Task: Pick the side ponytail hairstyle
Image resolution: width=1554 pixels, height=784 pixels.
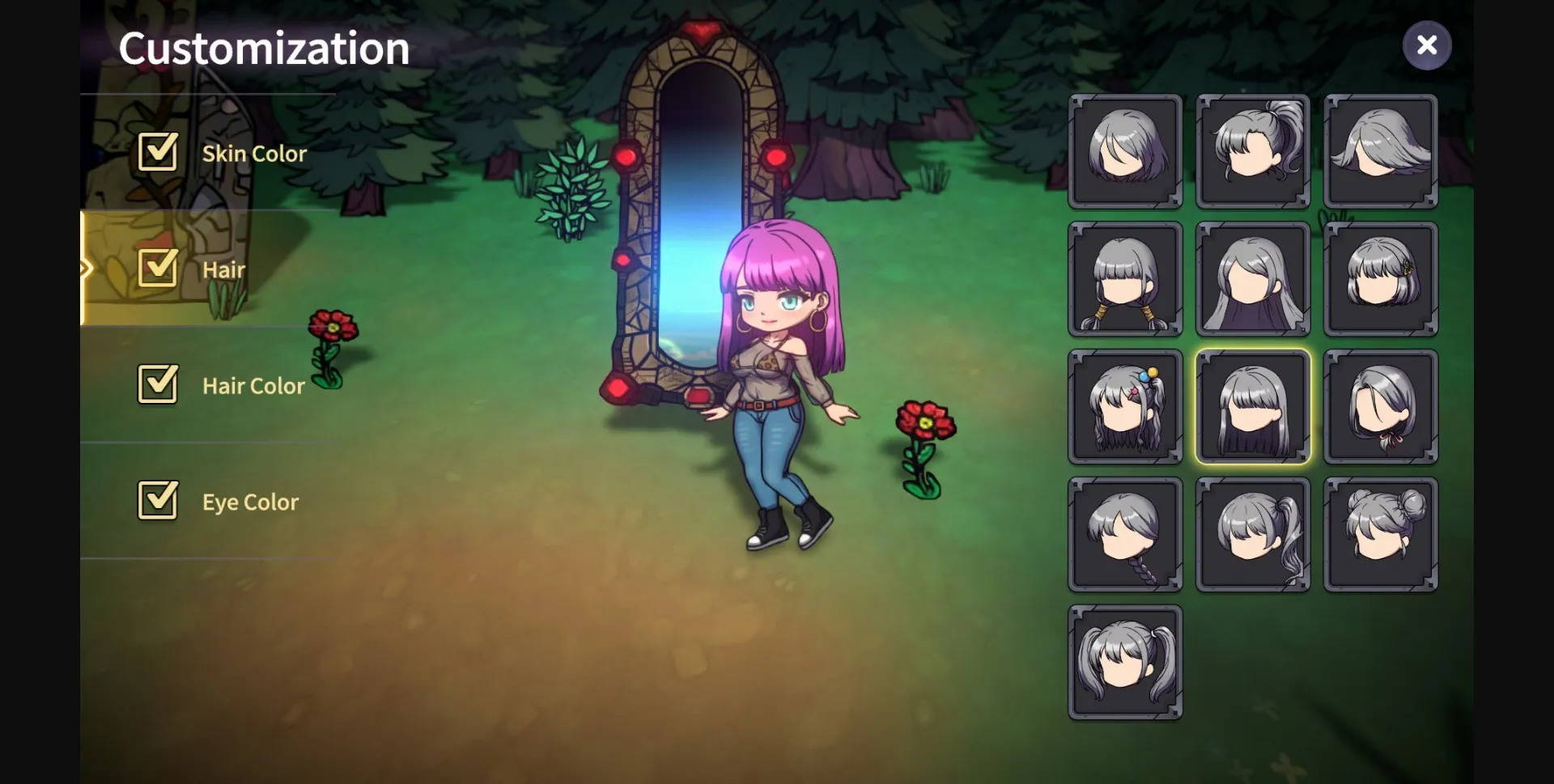Action: coord(1252,534)
